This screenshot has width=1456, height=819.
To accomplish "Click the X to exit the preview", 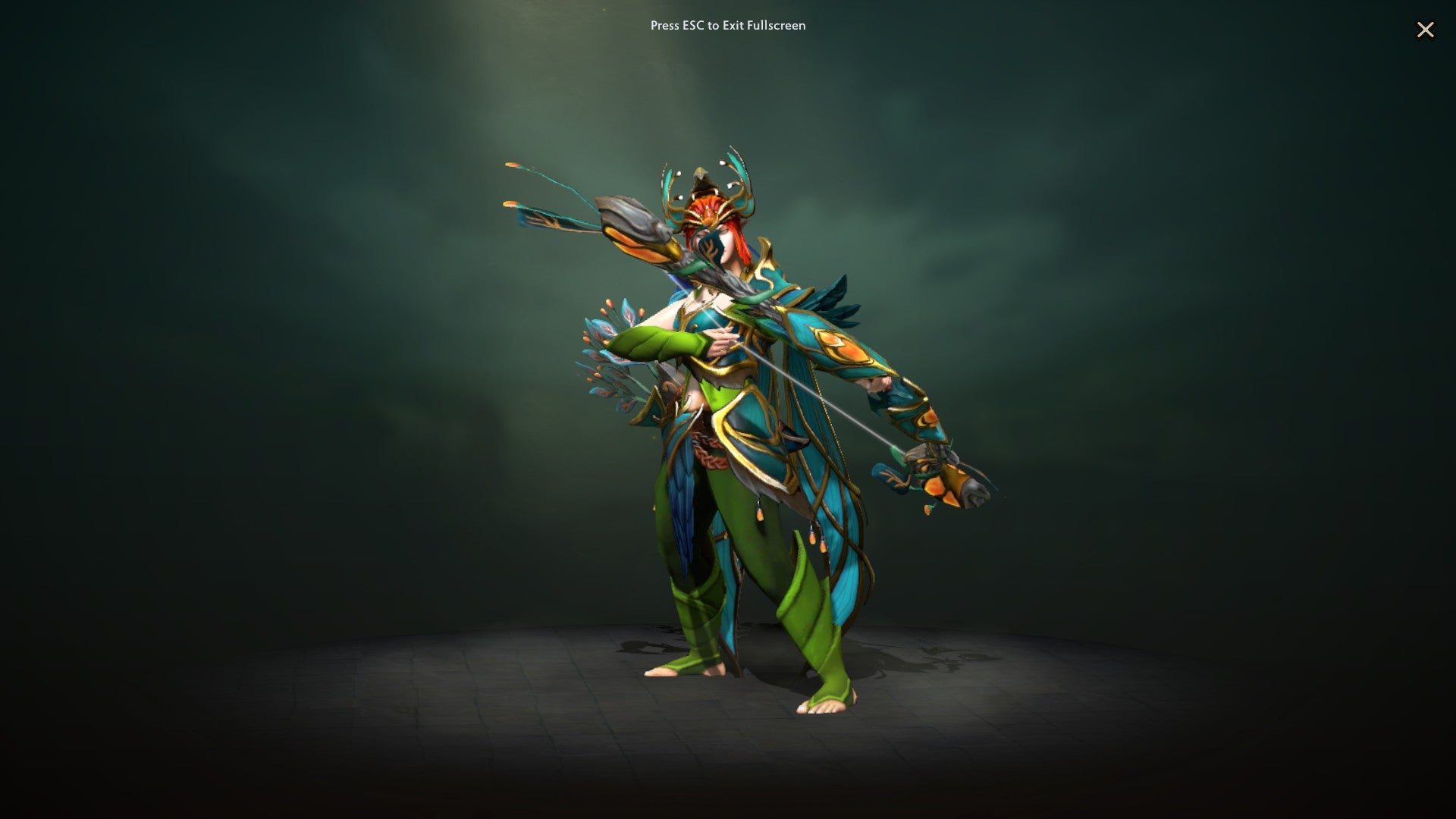I will pyautogui.click(x=1427, y=30).
